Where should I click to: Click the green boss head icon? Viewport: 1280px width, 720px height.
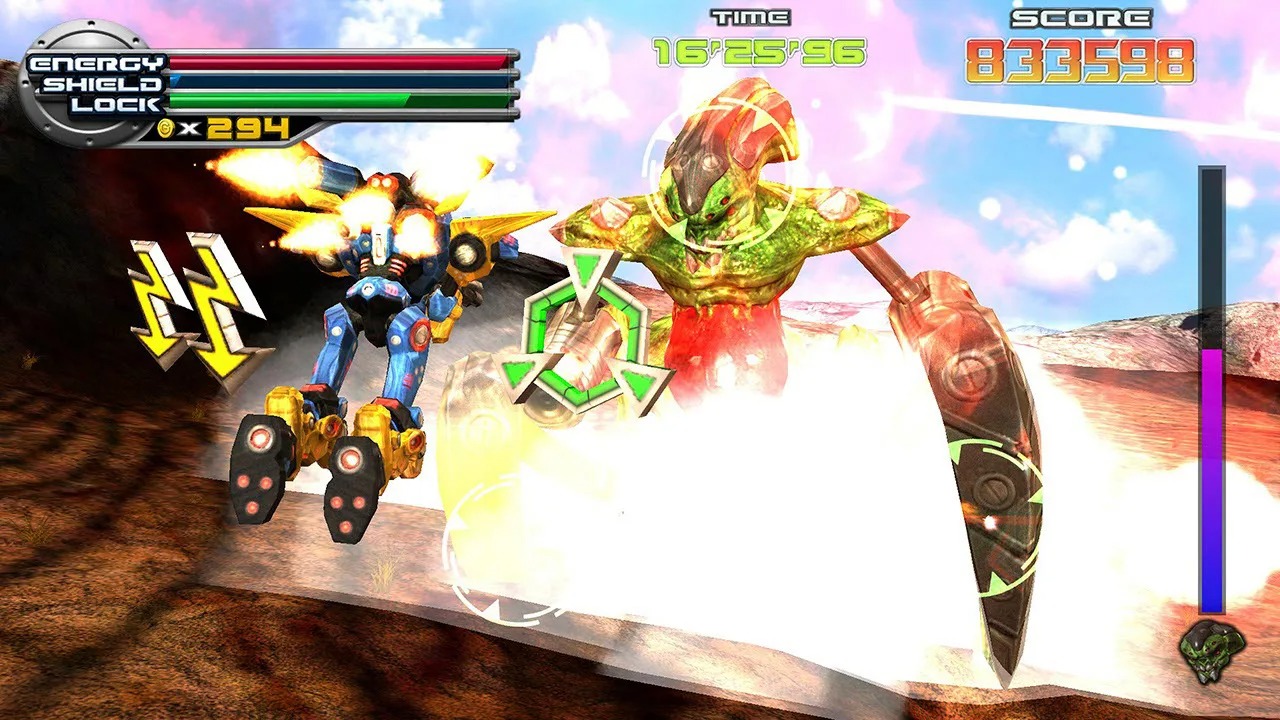tap(1212, 652)
